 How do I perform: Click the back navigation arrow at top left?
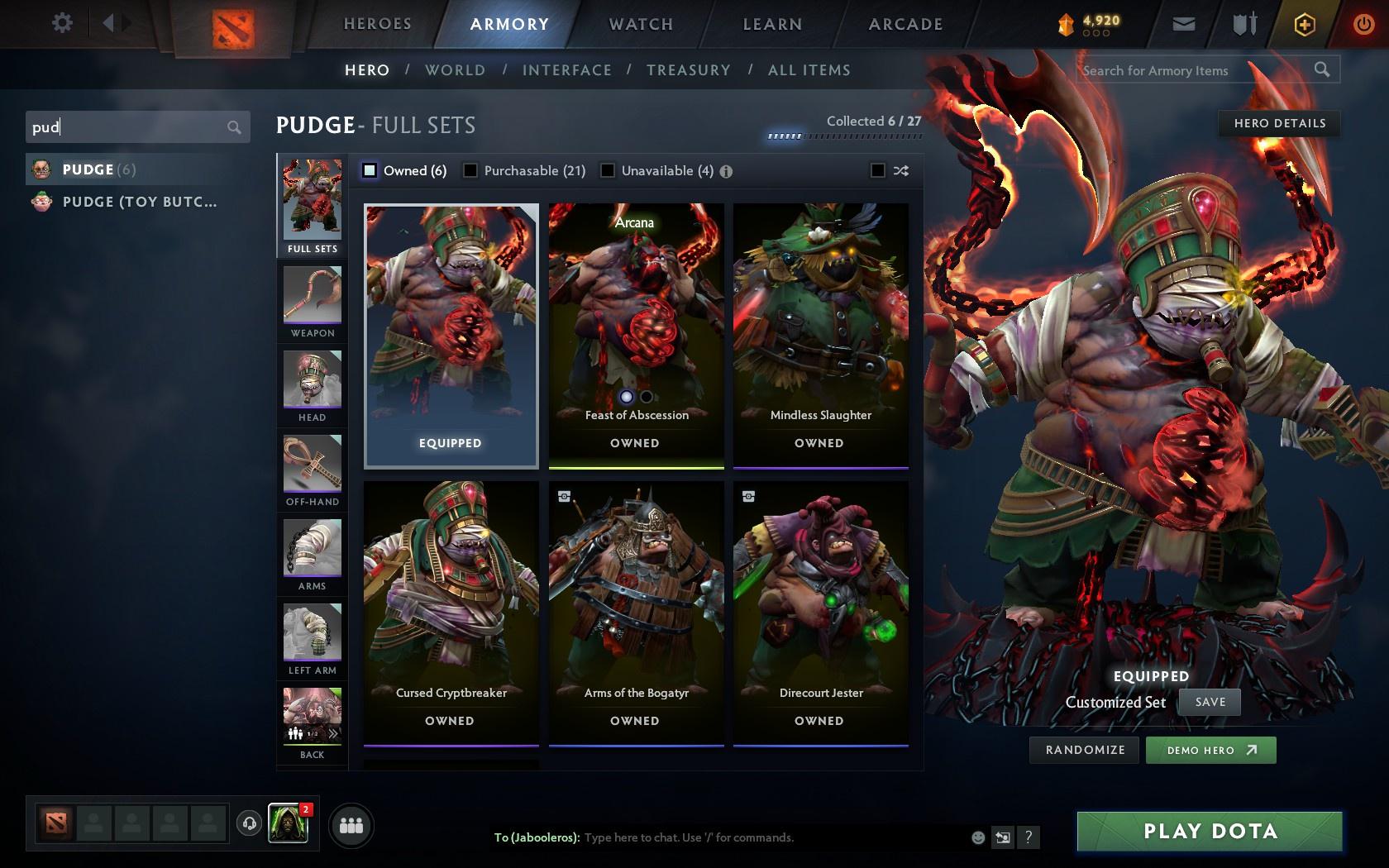[x=110, y=22]
